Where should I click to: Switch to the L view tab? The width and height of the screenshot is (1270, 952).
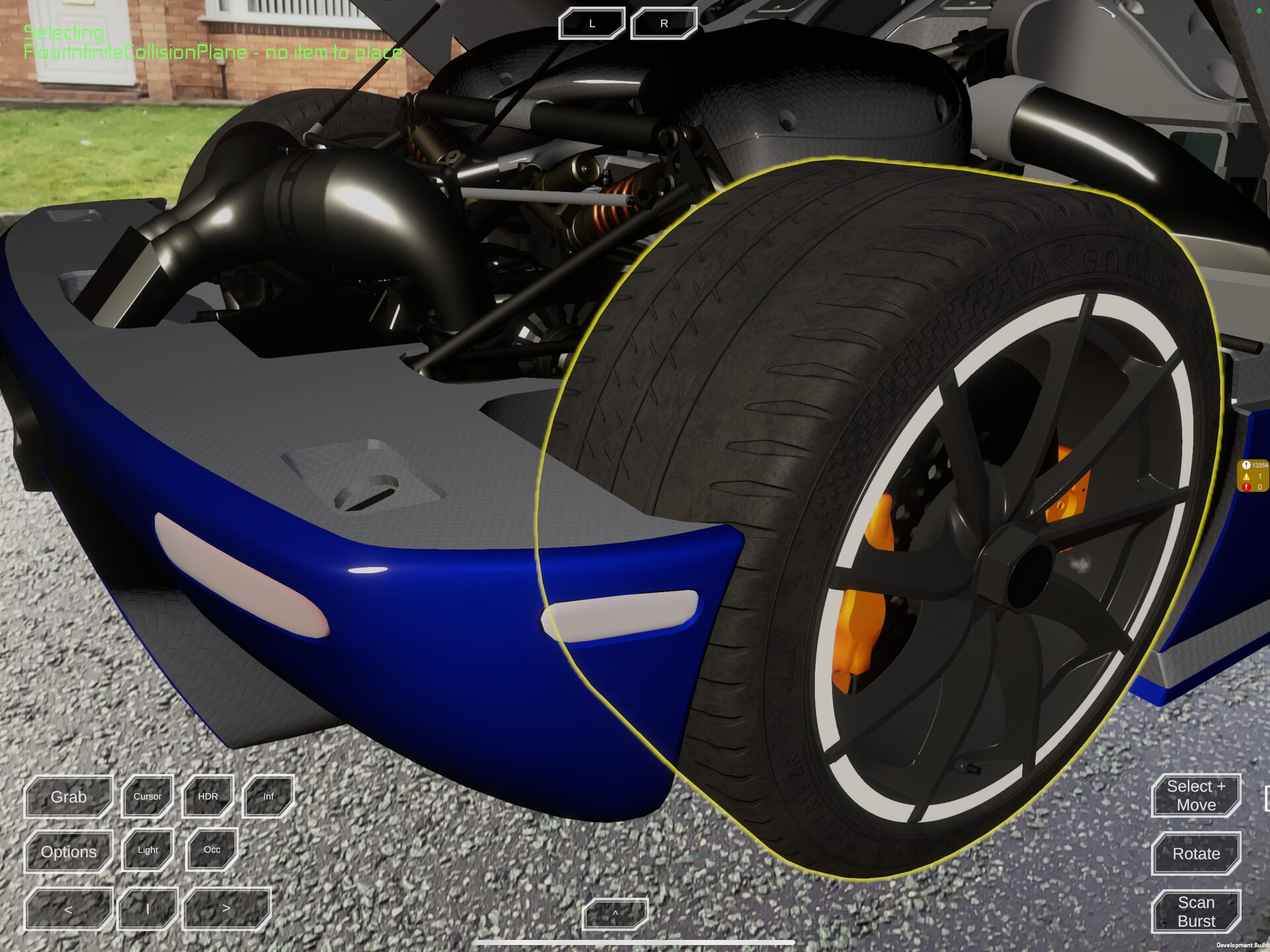pyautogui.click(x=592, y=21)
